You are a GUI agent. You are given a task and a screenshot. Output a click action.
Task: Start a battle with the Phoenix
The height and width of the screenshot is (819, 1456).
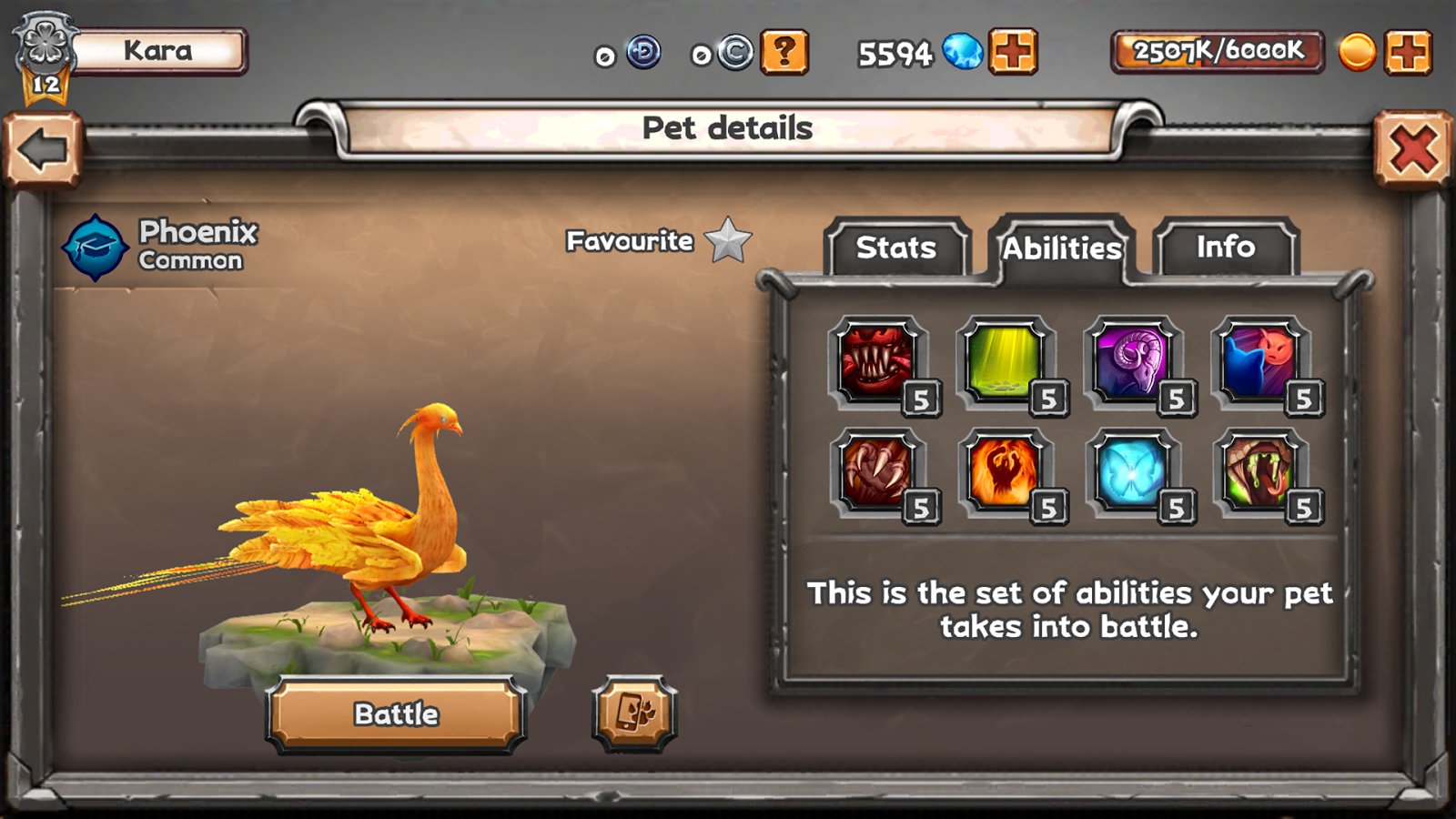point(397,714)
